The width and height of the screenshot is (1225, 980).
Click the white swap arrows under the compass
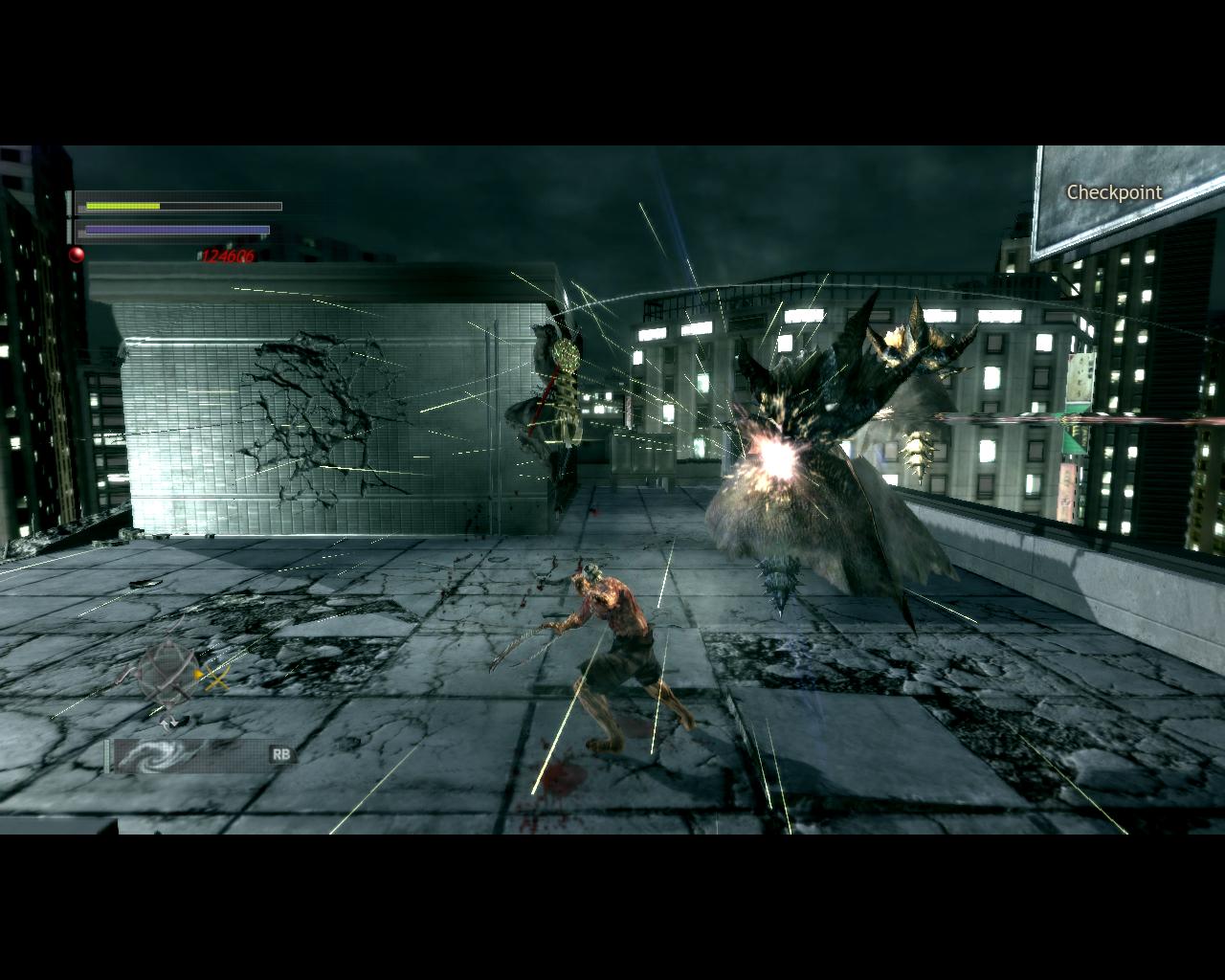coord(168,723)
